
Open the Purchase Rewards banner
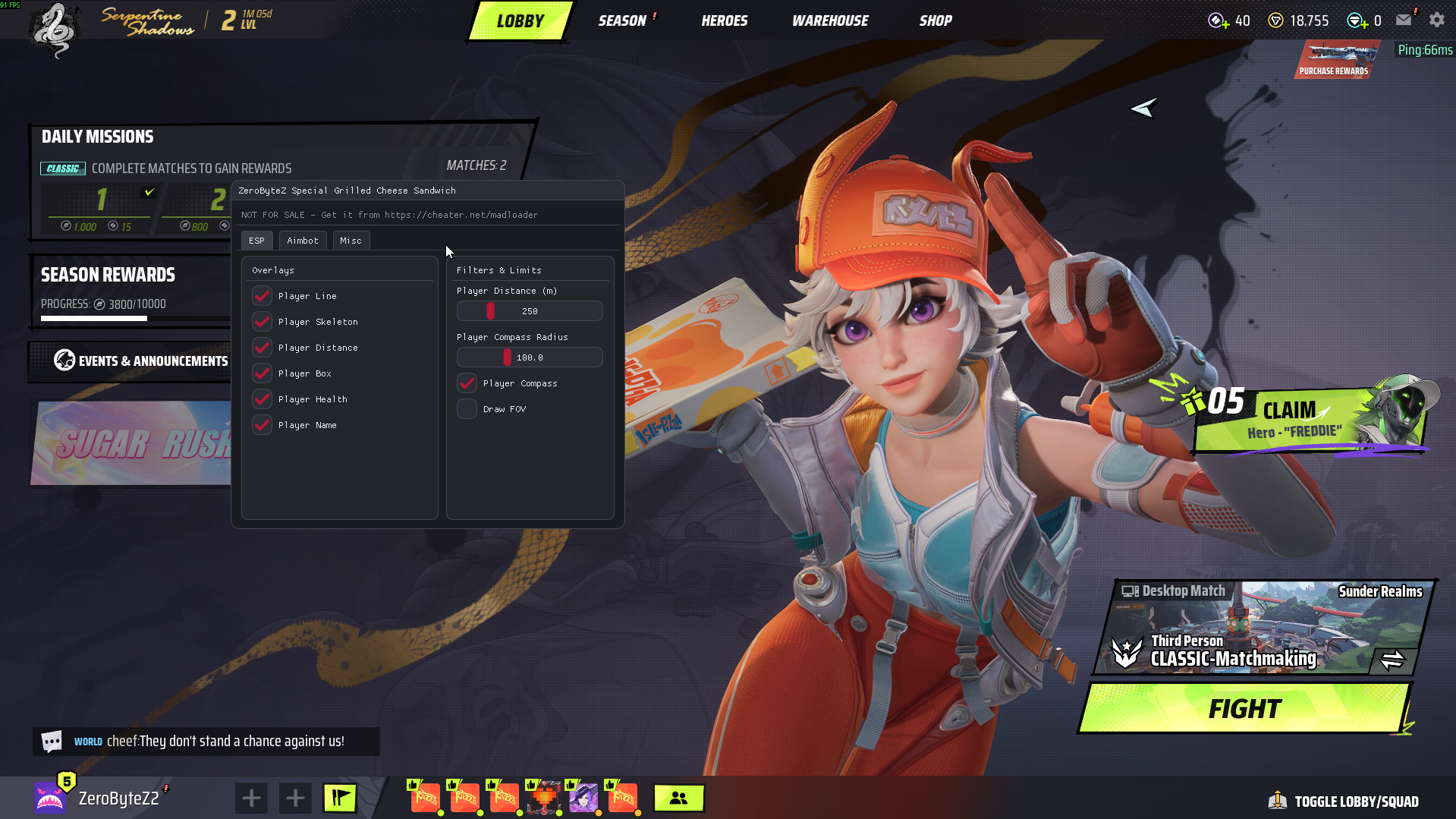pyautogui.click(x=1337, y=59)
